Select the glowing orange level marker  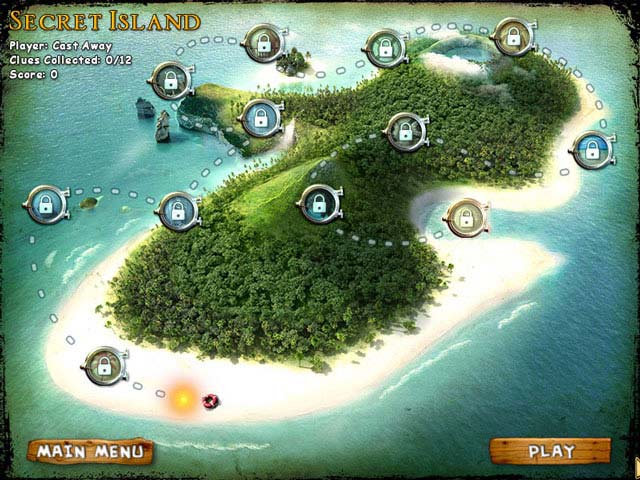coord(183,398)
